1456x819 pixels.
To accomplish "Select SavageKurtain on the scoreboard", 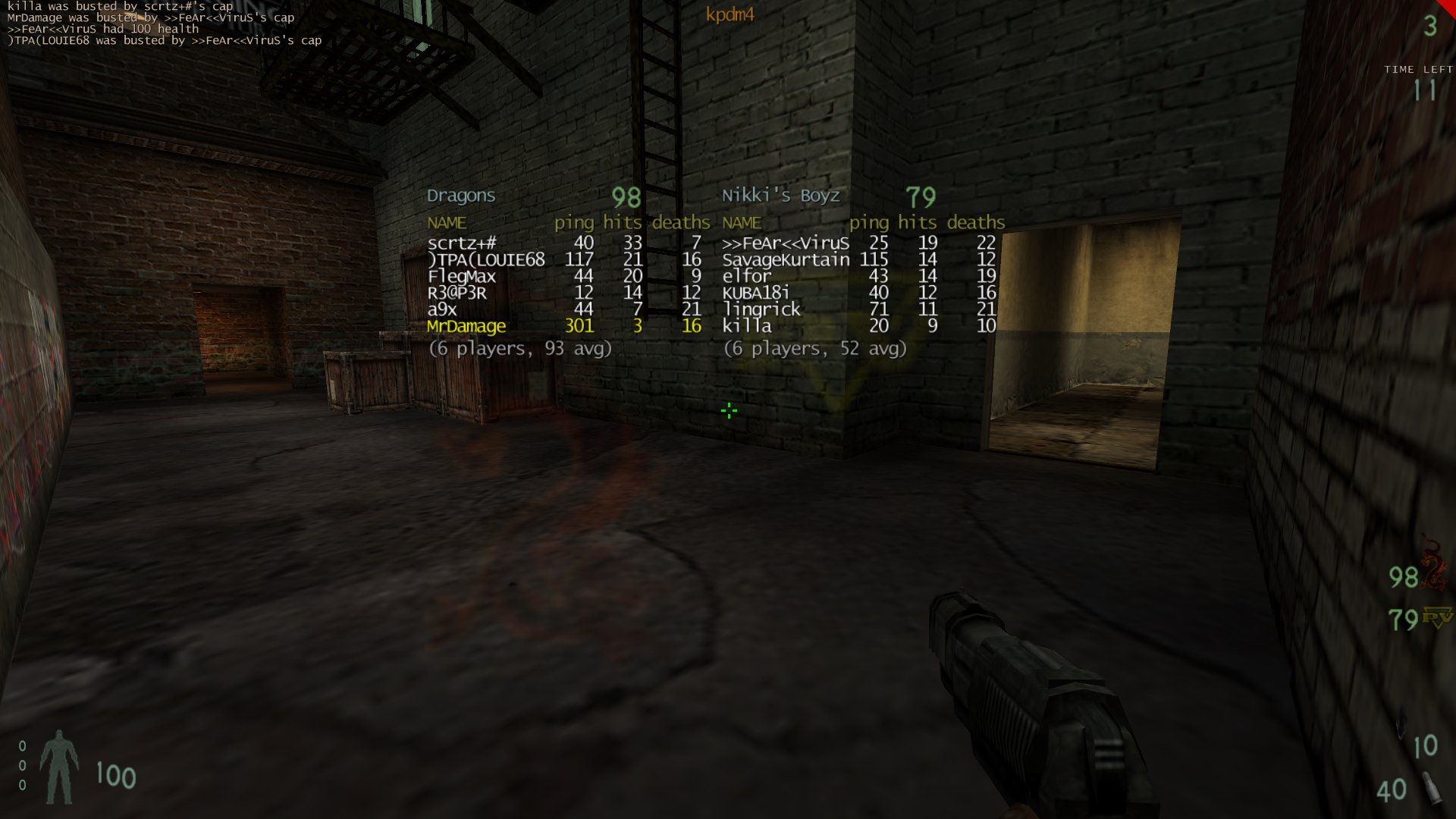I will tap(786, 260).
